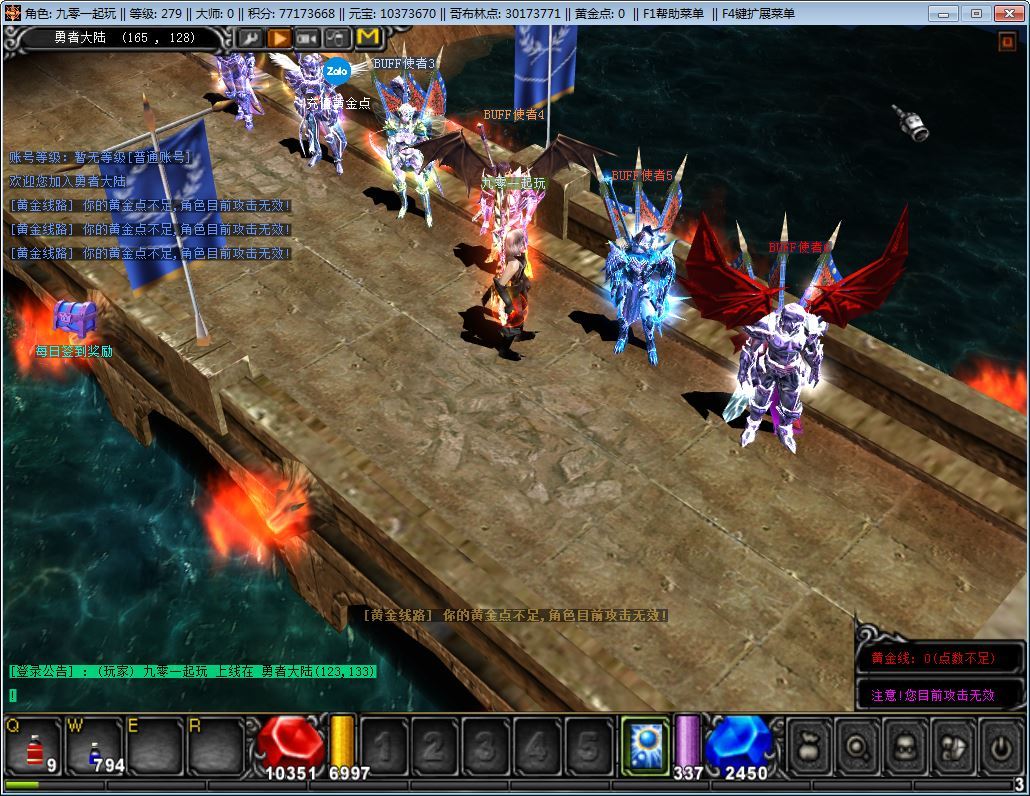
Task: Open the inventory bag button
Action: click(808, 745)
